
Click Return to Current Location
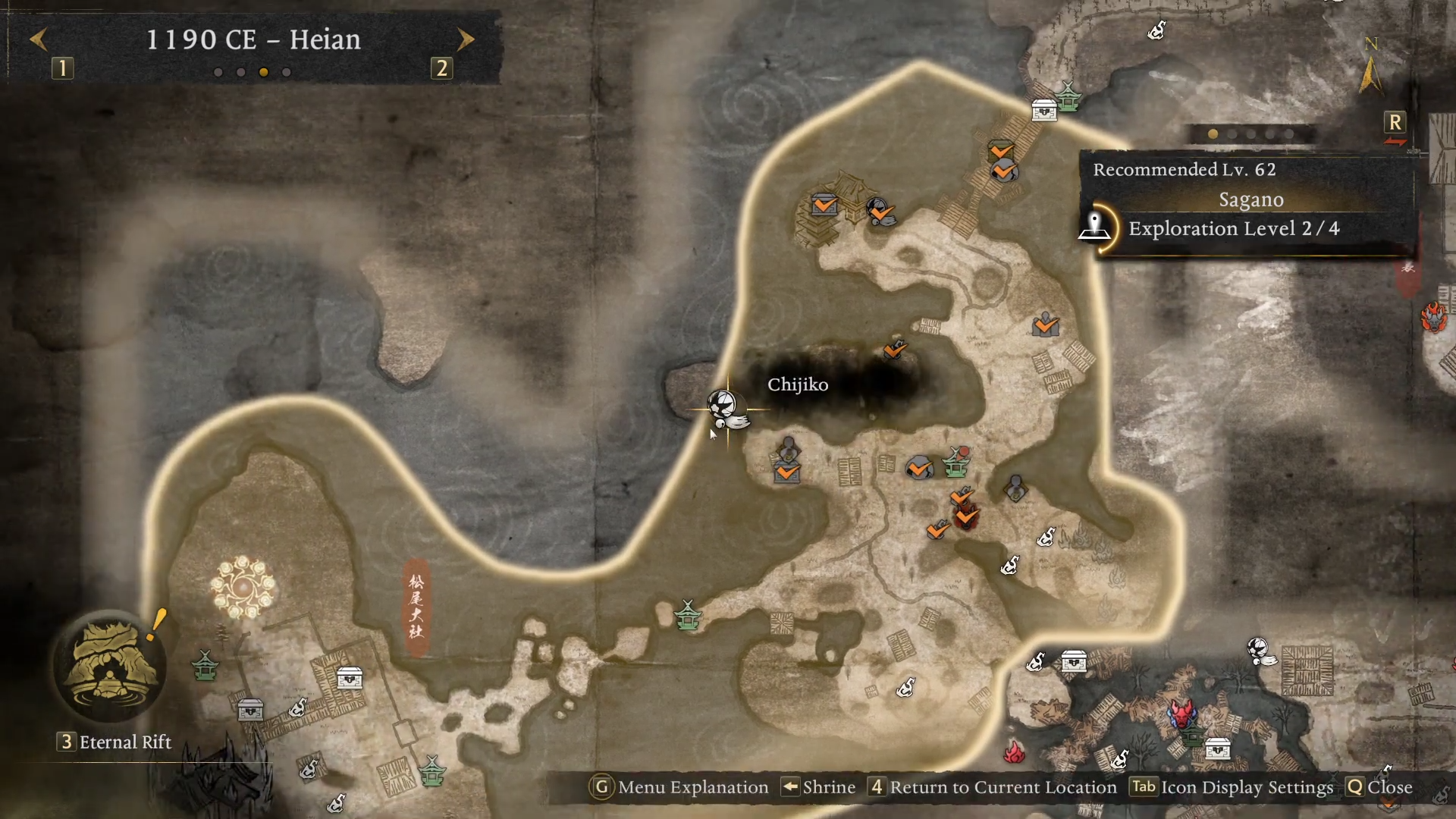[993, 787]
